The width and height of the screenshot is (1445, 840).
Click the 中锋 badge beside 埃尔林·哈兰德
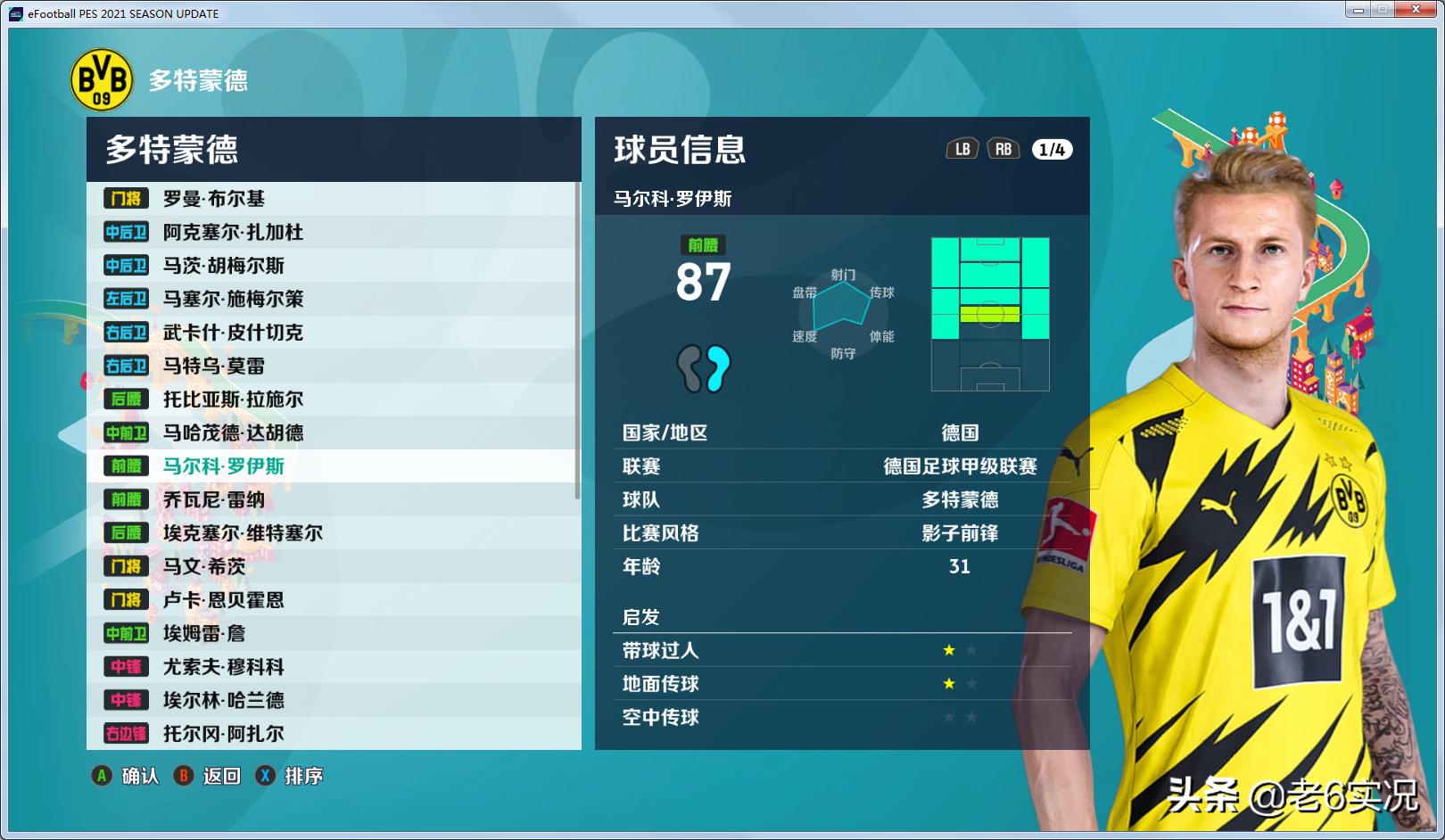(125, 700)
